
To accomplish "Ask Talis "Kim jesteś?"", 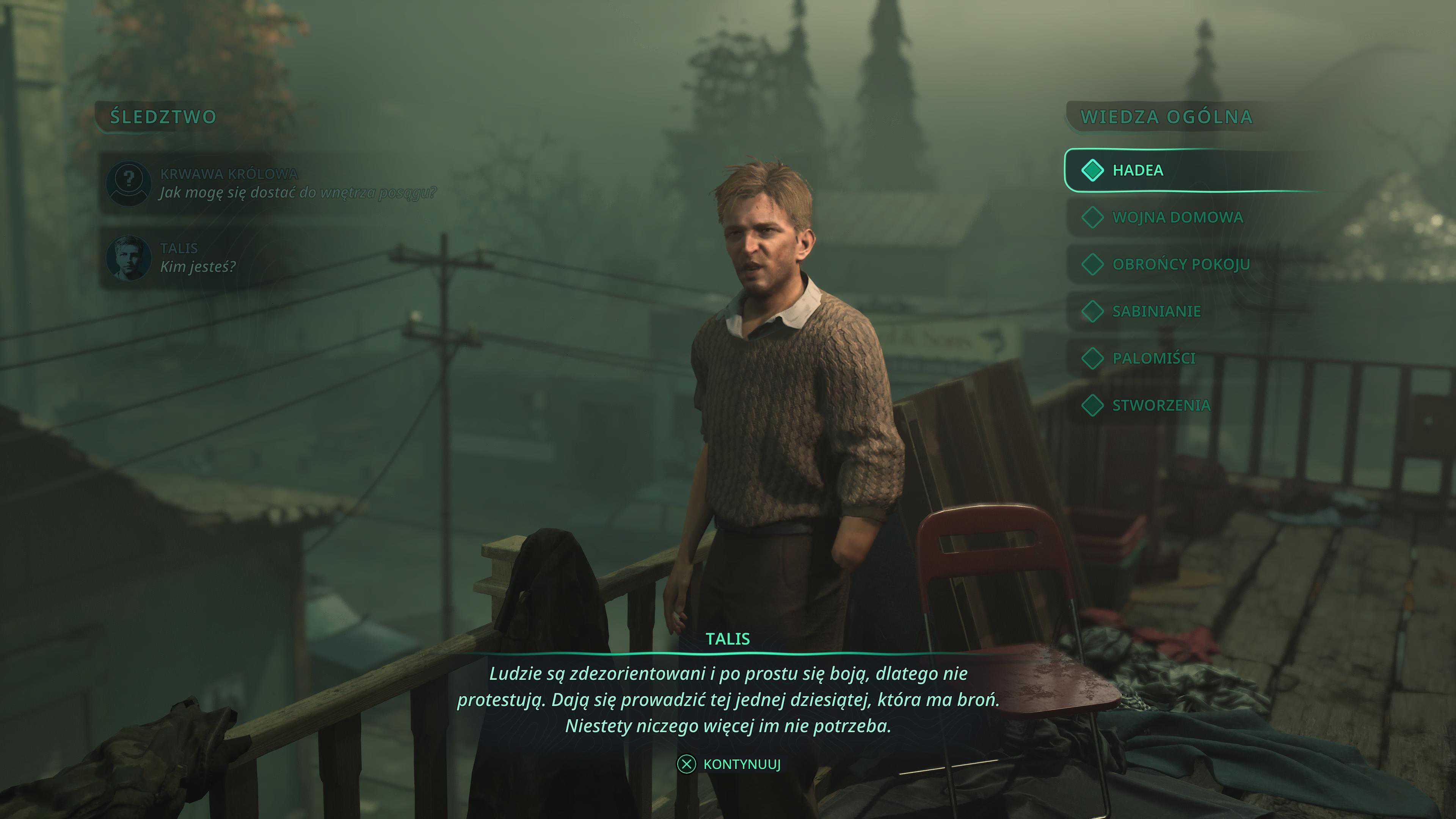I will click(x=198, y=258).
